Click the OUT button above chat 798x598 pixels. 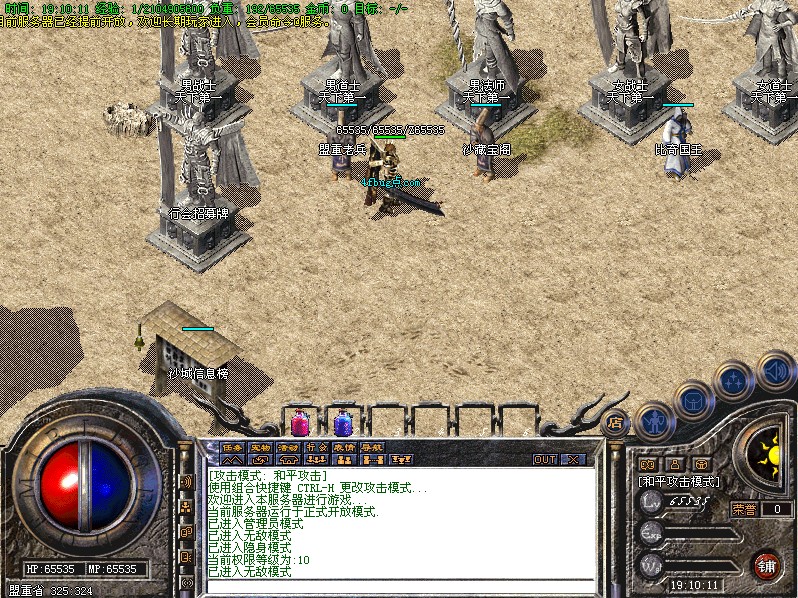click(x=545, y=460)
